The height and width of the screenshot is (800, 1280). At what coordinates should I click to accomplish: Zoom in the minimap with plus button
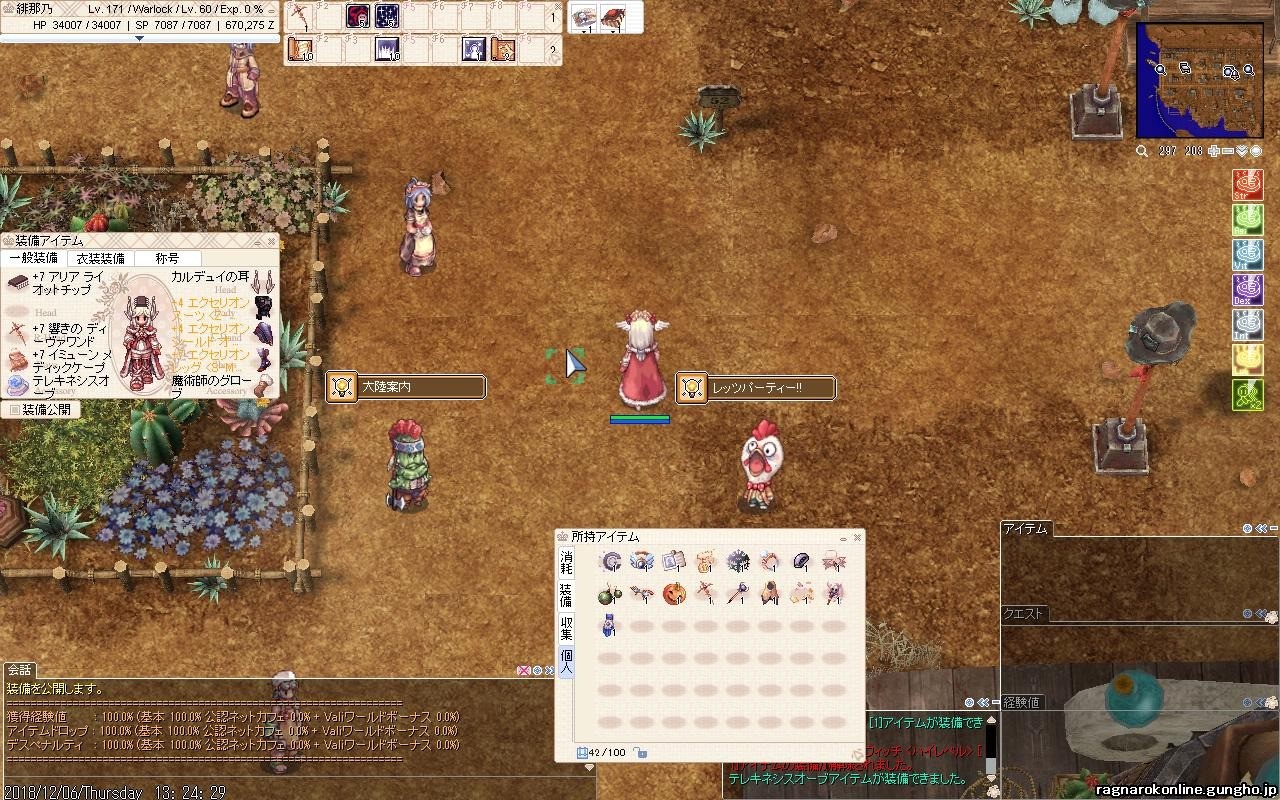point(1214,151)
